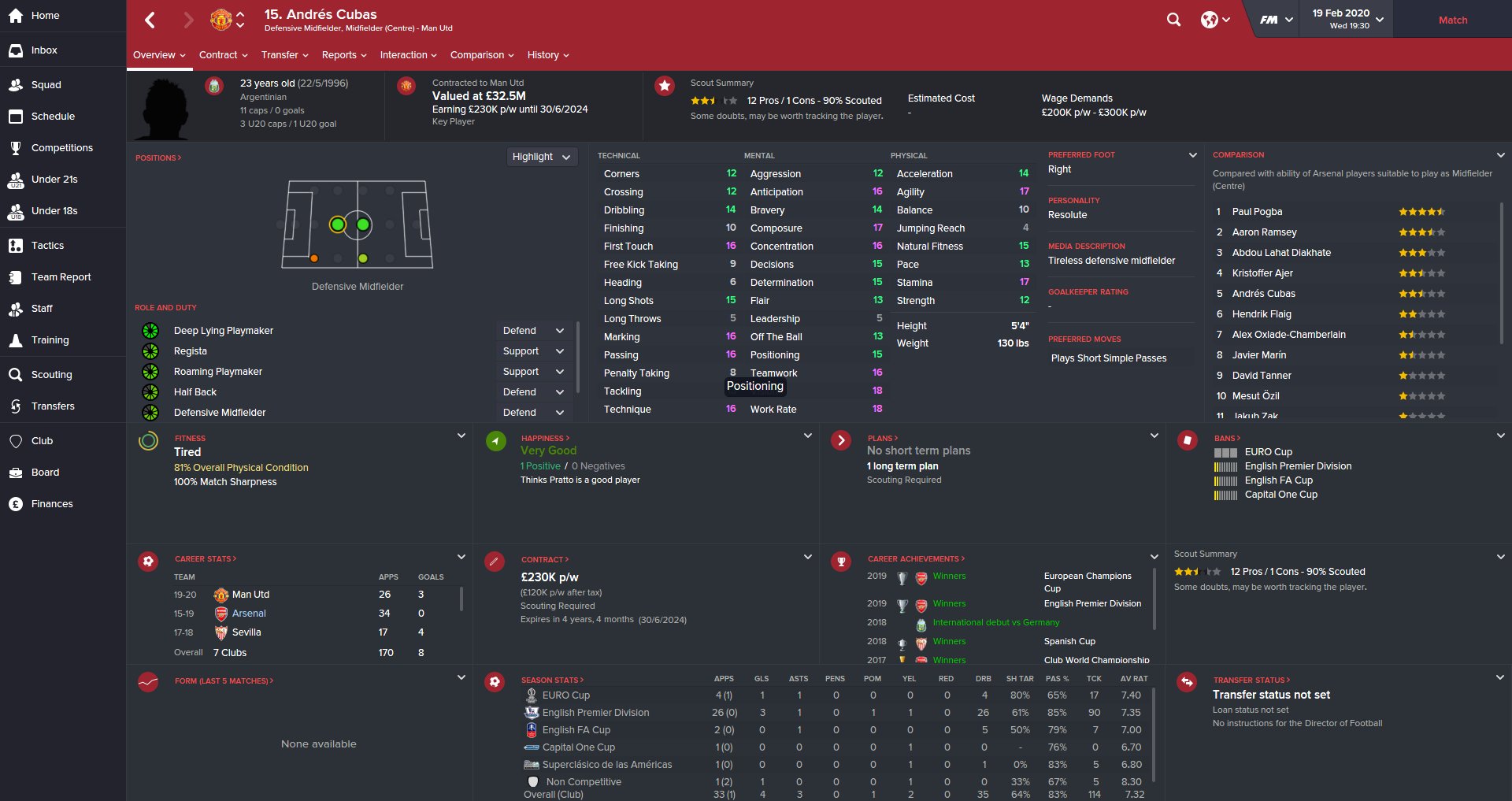Open the Highlight attribute dropdown
Image resolution: width=1512 pixels, height=801 pixels.
[x=541, y=157]
